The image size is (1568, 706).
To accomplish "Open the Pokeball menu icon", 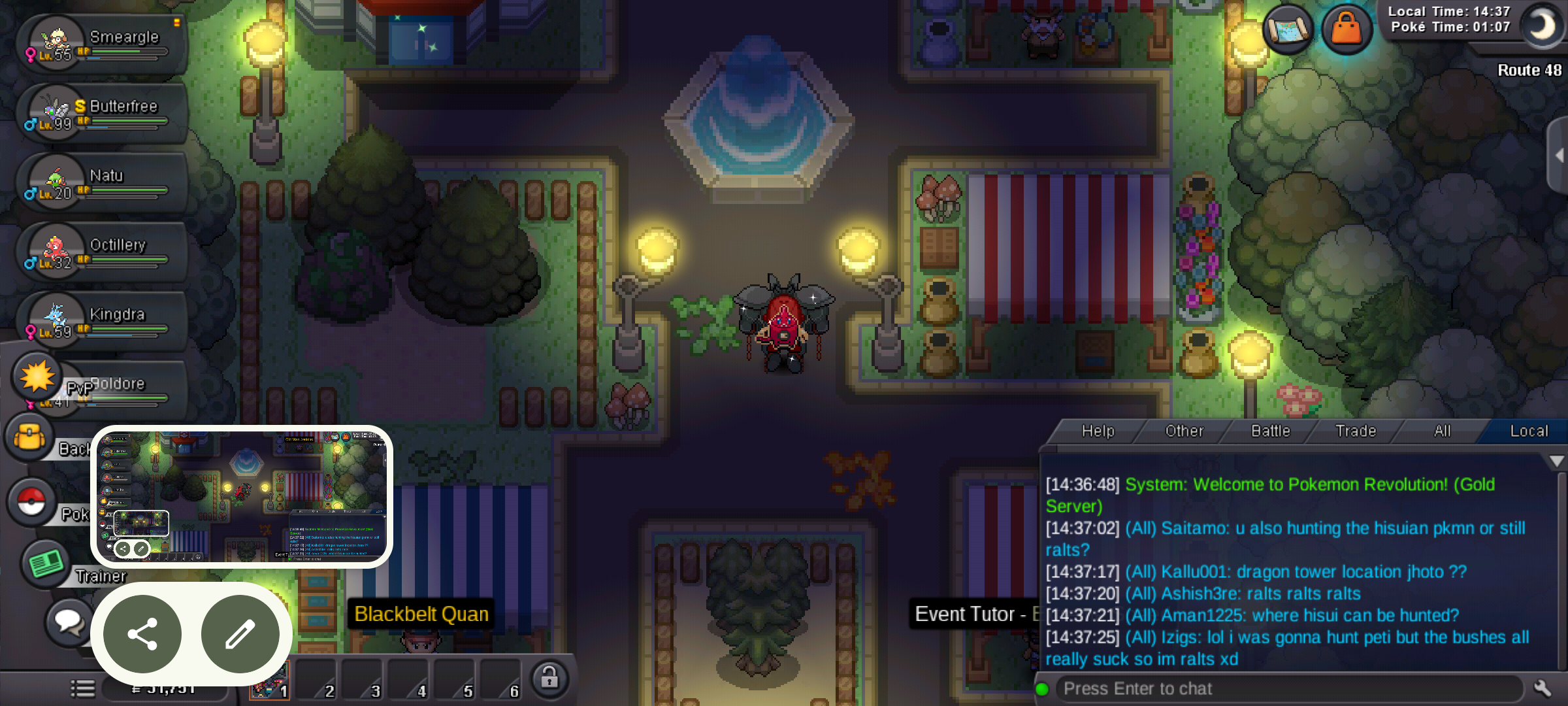I will tap(31, 503).
